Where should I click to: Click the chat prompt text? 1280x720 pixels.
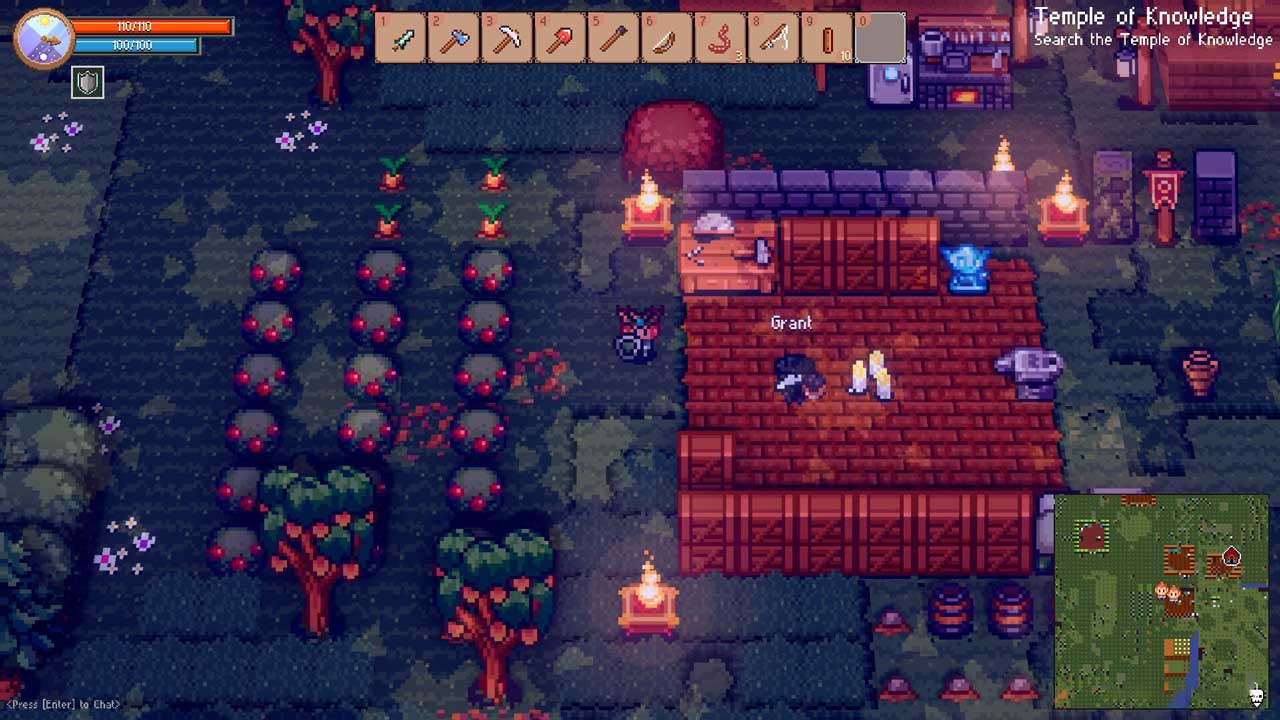coord(63,705)
